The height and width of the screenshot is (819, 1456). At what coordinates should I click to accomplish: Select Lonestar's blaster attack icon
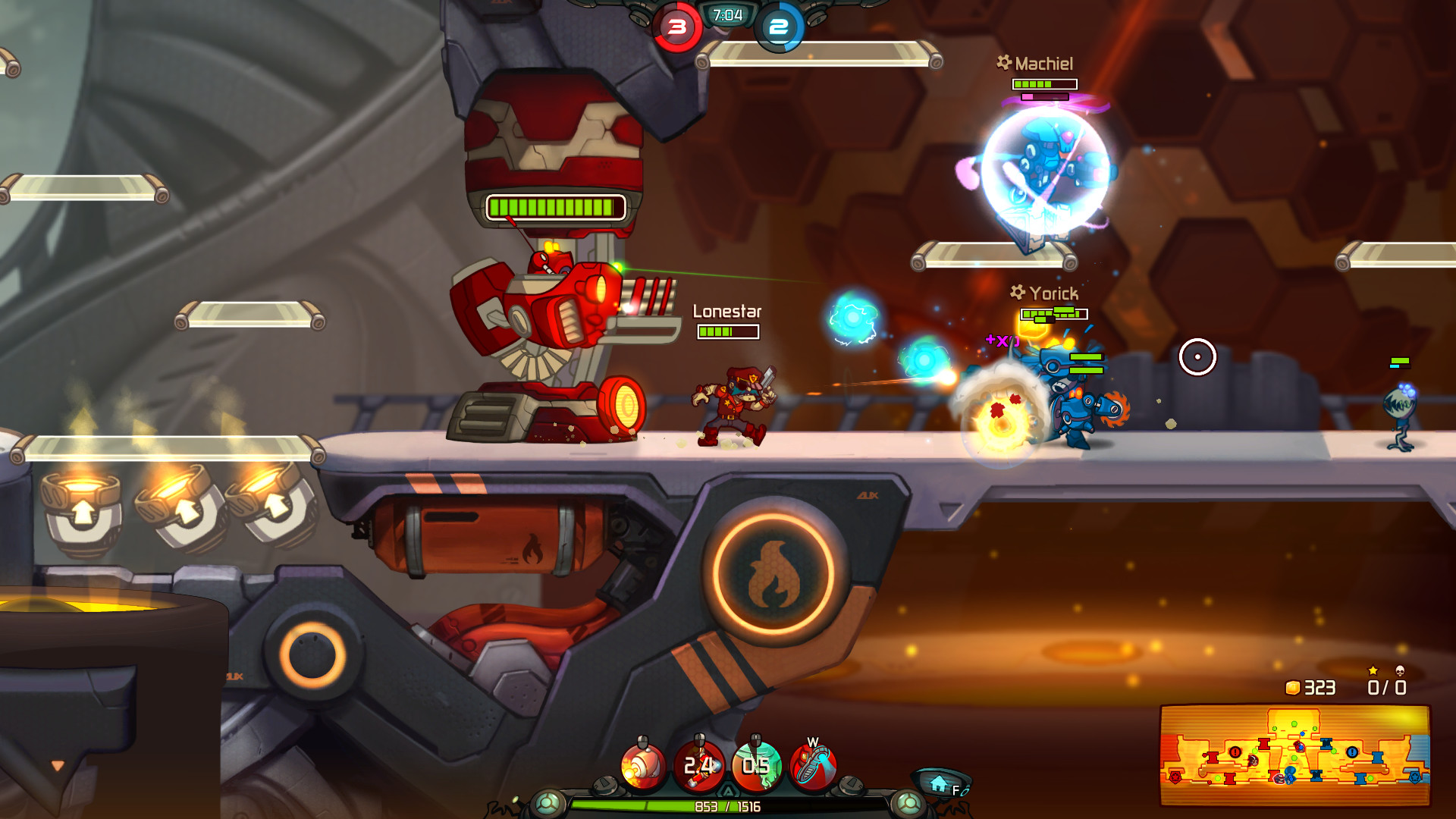(641, 764)
